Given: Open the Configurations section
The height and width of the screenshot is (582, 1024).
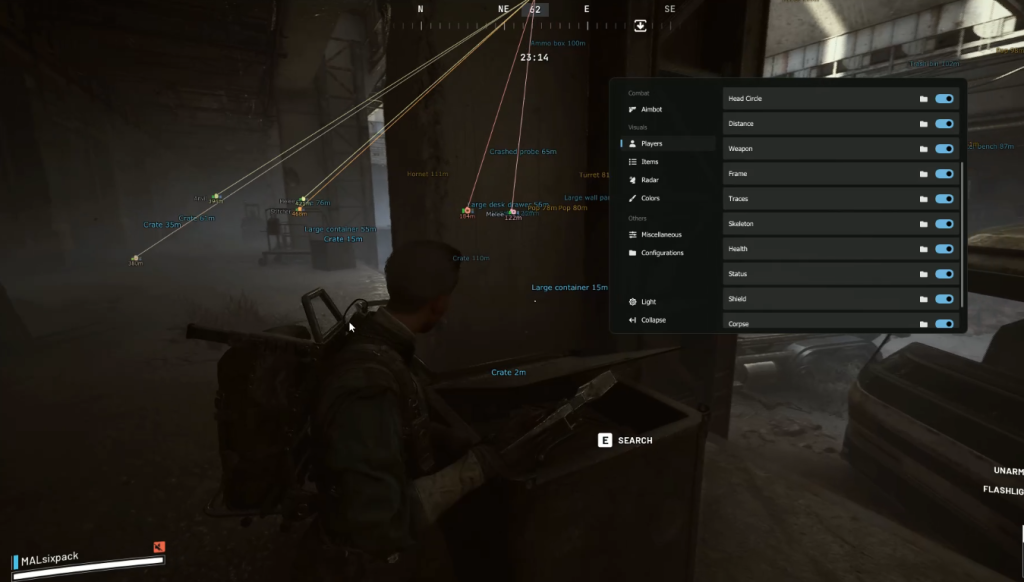Looking at the screenshot, I should (662, 253).
